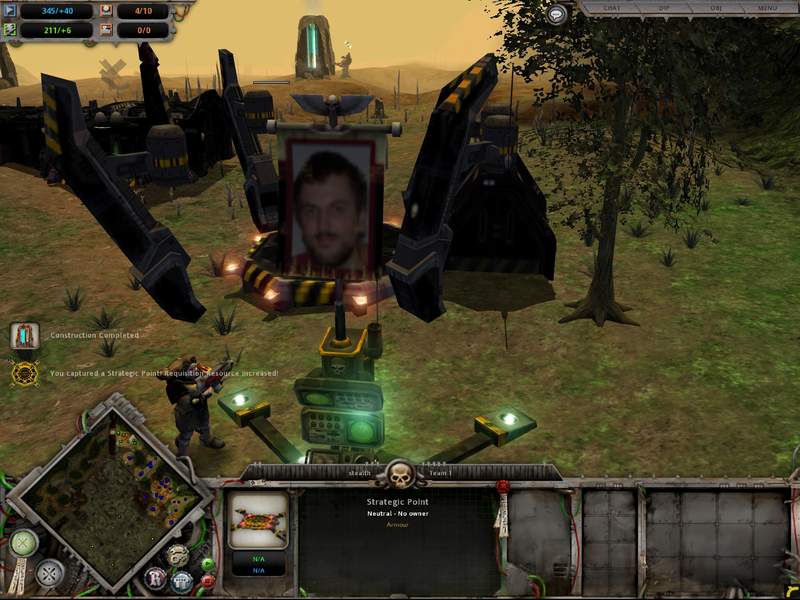
Task: Click the cog-shaped button by the minimap
Action: click(x=177, y=555)
